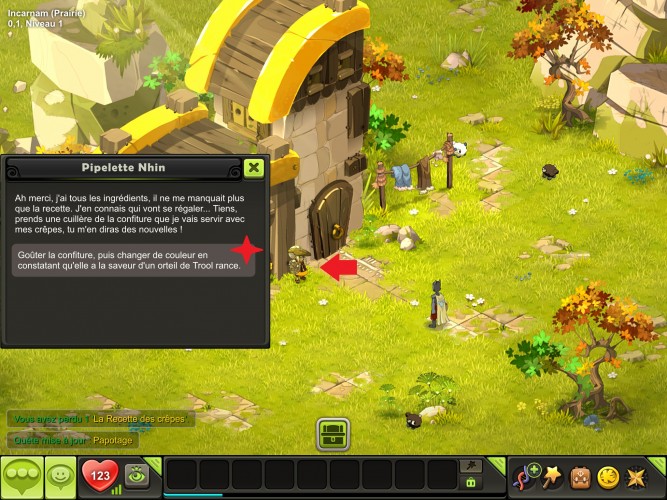The width and height of the screenshot is (667, 500).
Task: Open the gold compass star icon
Action: tap(634, 476)
